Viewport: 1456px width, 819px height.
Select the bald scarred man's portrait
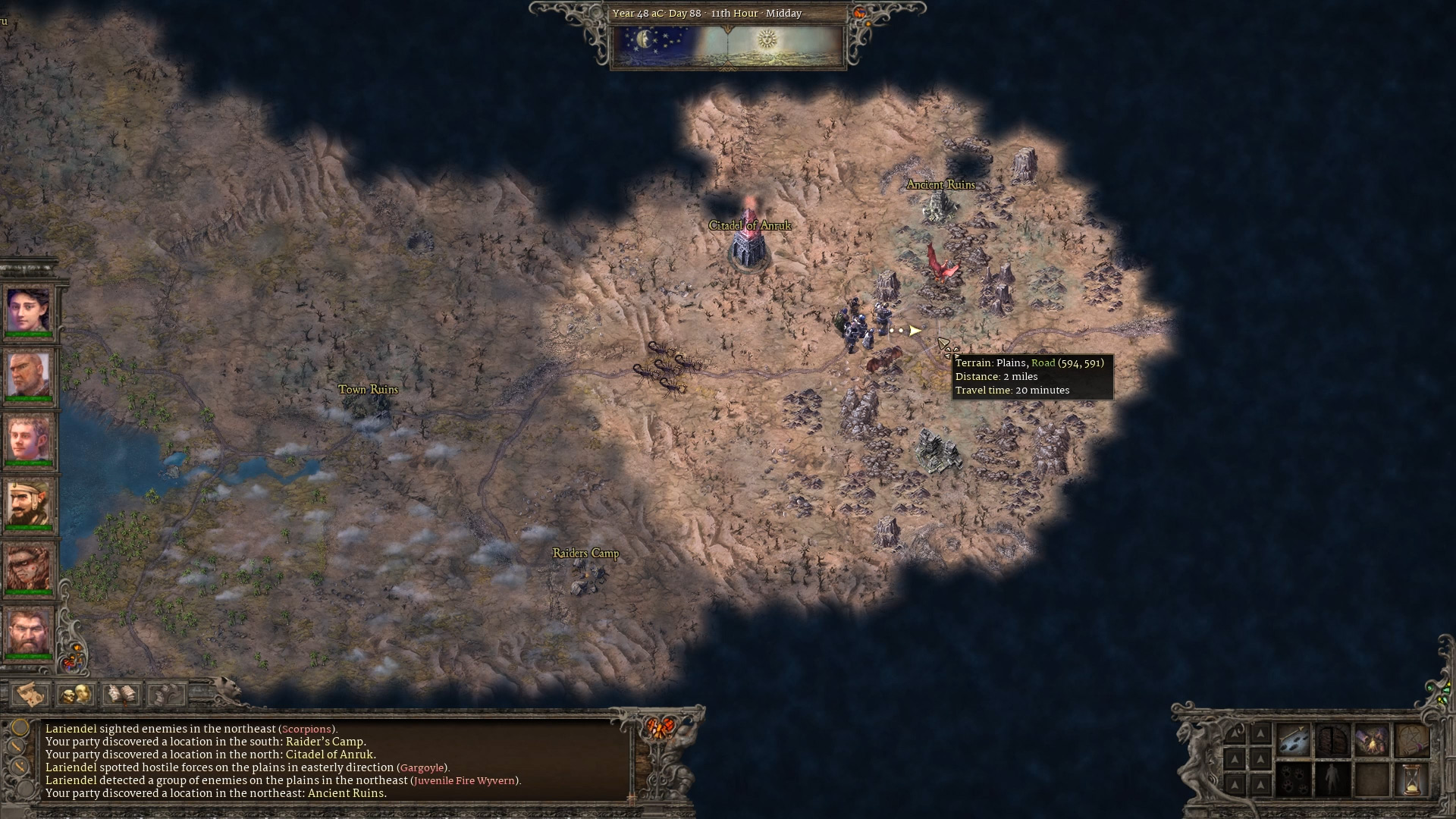(x=29, y=374)
